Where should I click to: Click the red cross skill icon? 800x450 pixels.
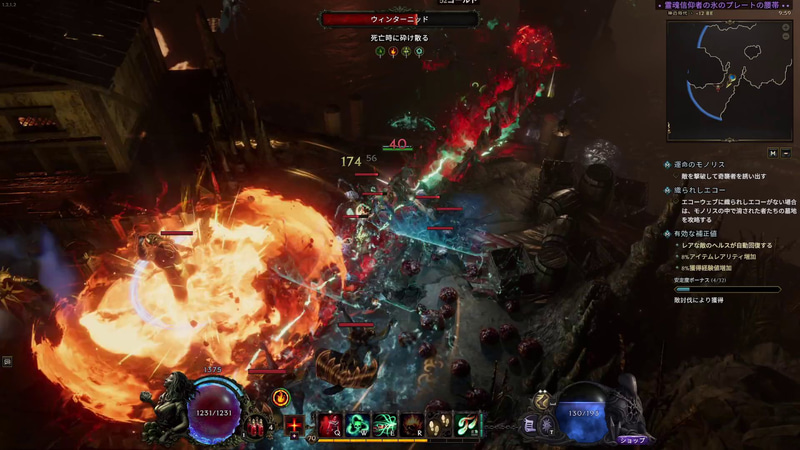tap(295, 426)
